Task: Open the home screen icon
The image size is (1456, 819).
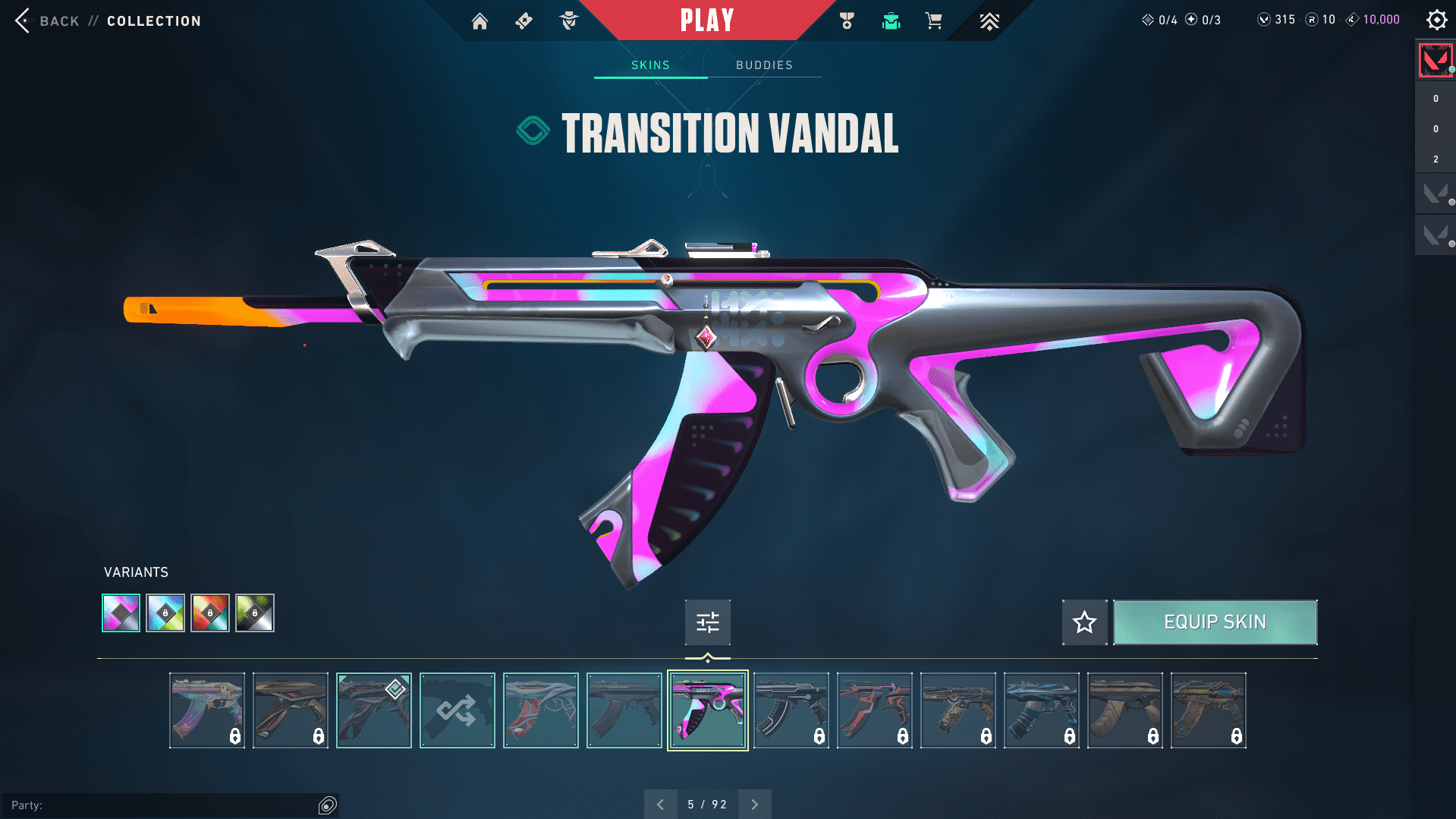Action: (480, 20)
